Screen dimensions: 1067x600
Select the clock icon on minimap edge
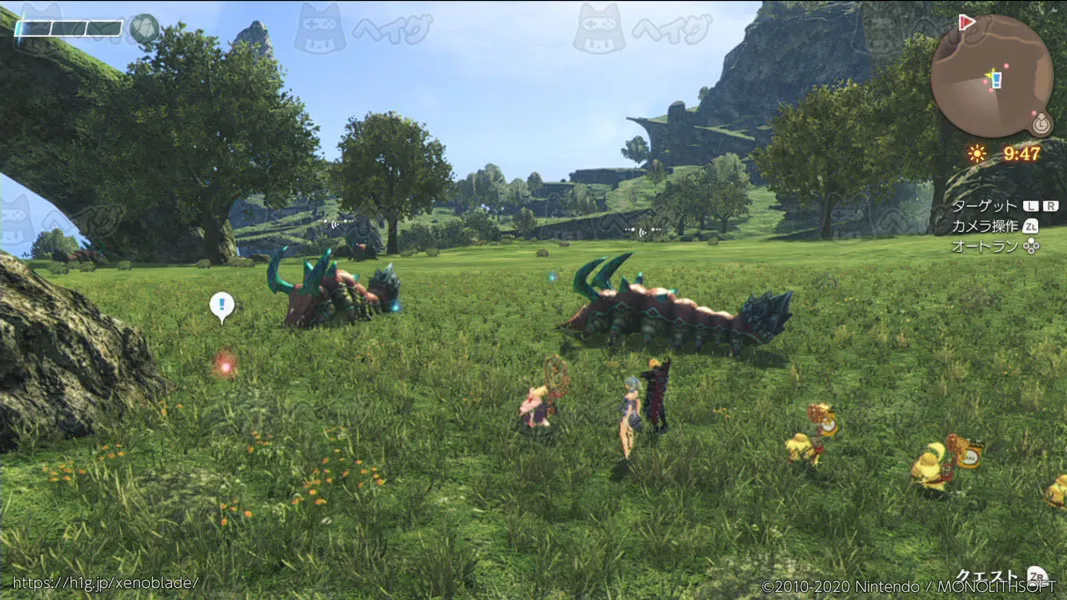tap(1041, 124)
